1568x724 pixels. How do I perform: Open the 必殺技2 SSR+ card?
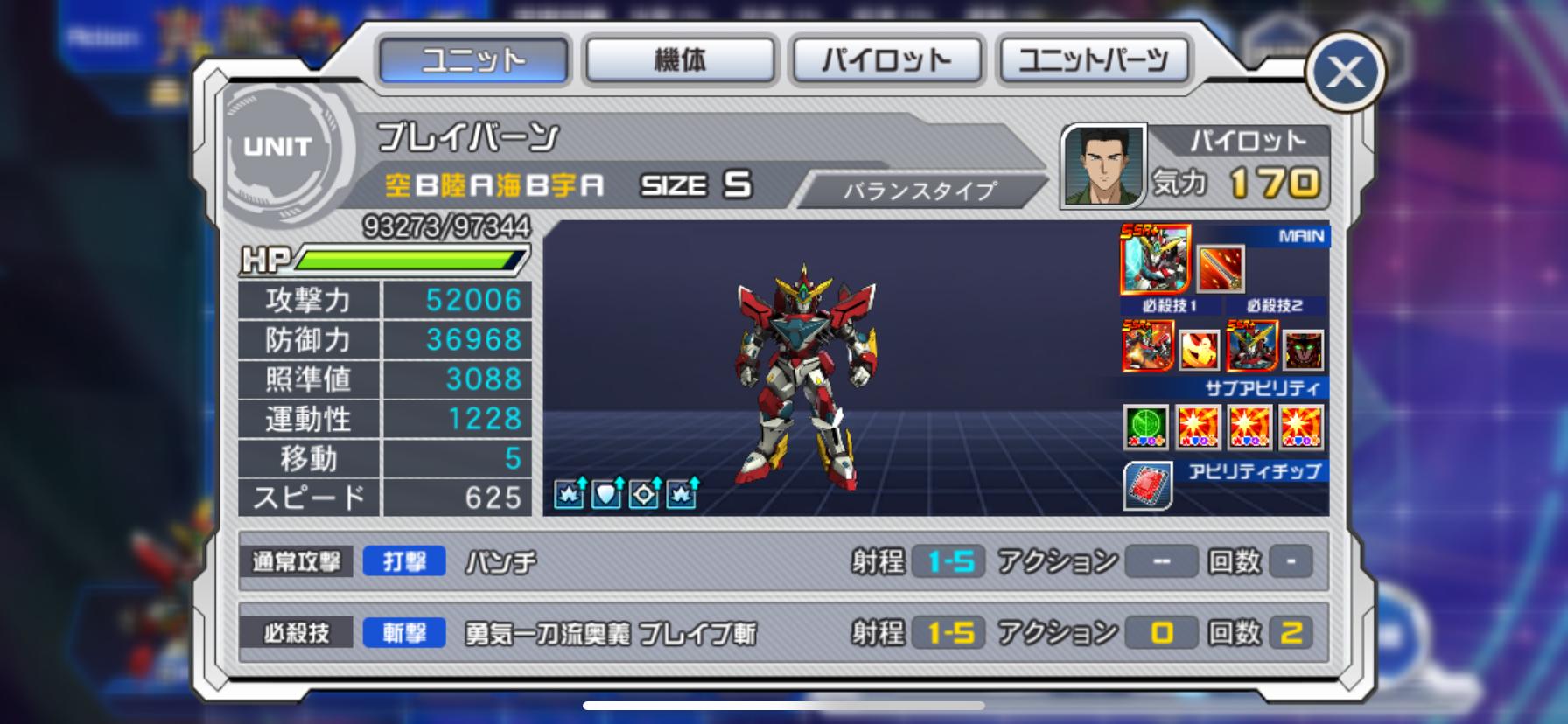pyautogui.click(x=1252, y=345)
